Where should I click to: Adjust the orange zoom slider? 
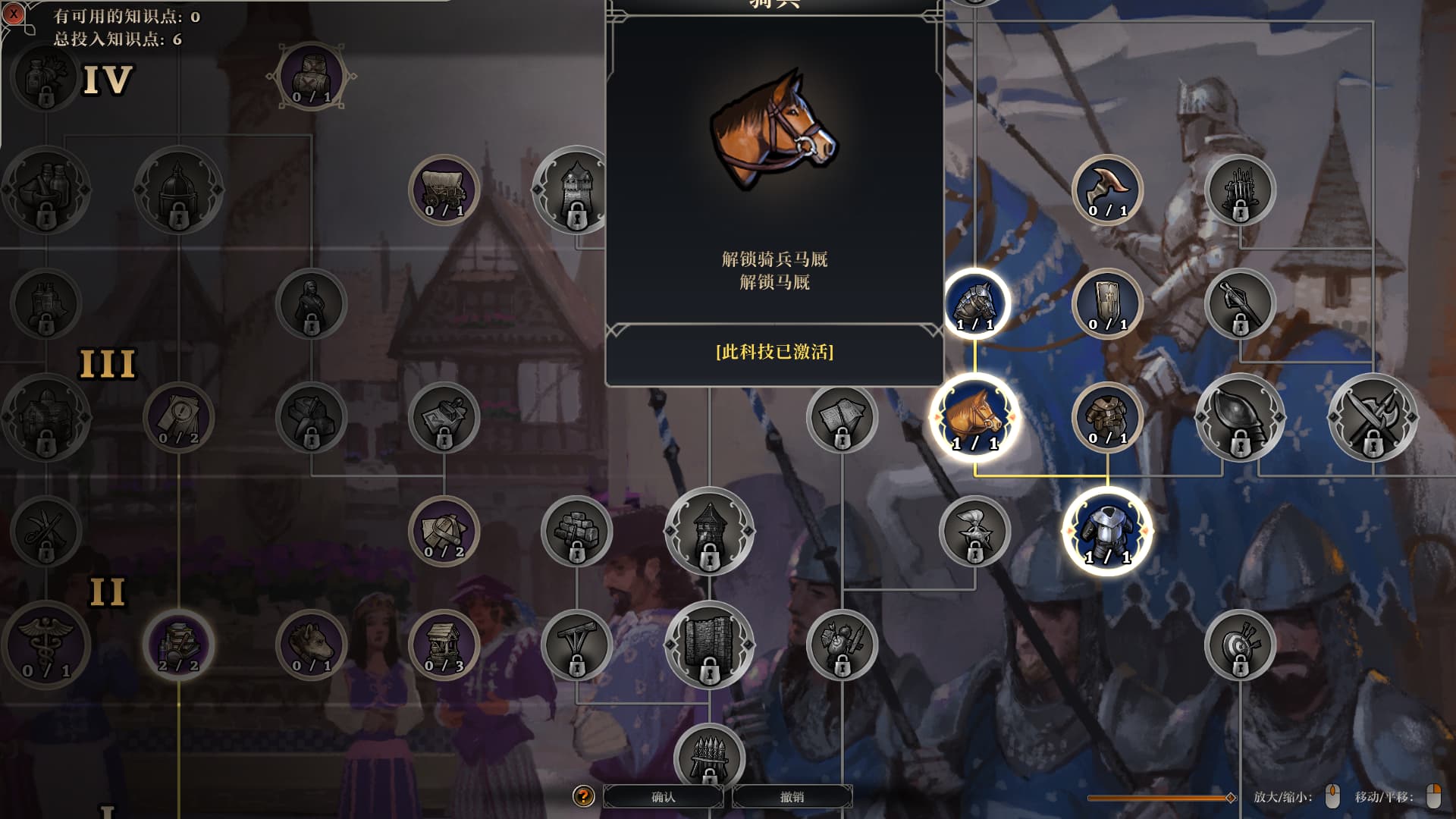1230,797
